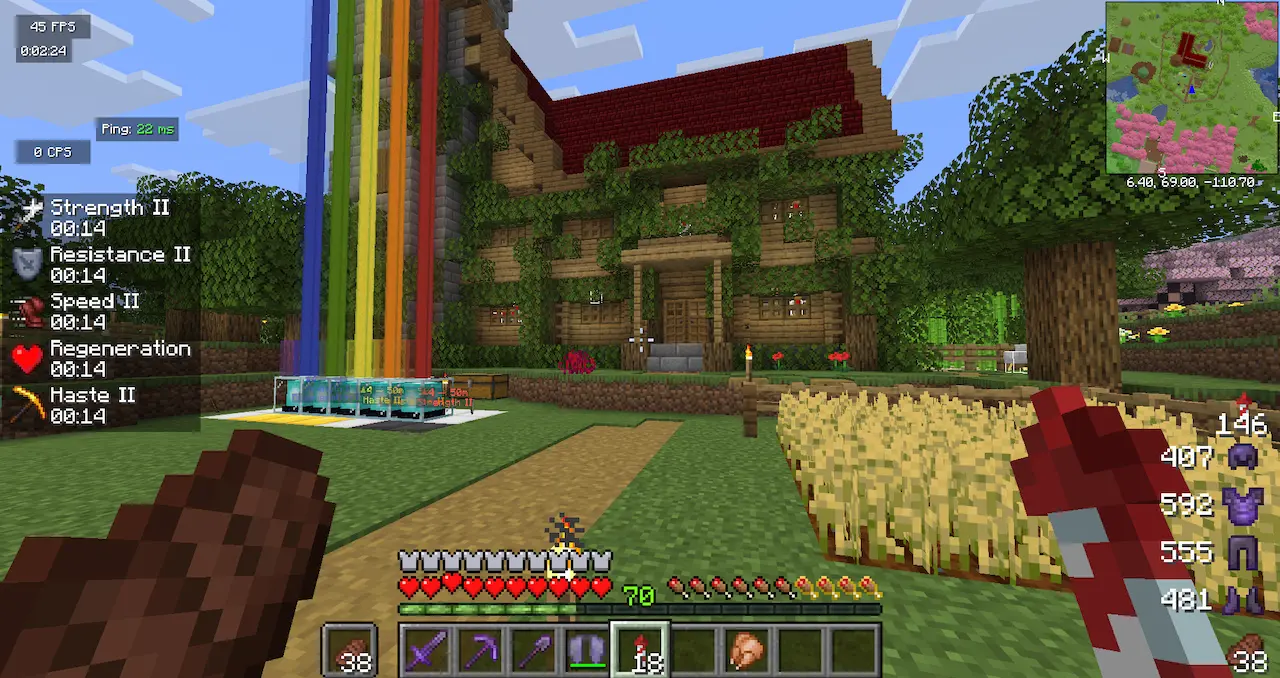
Task: Click the netherite chestplate durability icon
Action: point(1242,504)
